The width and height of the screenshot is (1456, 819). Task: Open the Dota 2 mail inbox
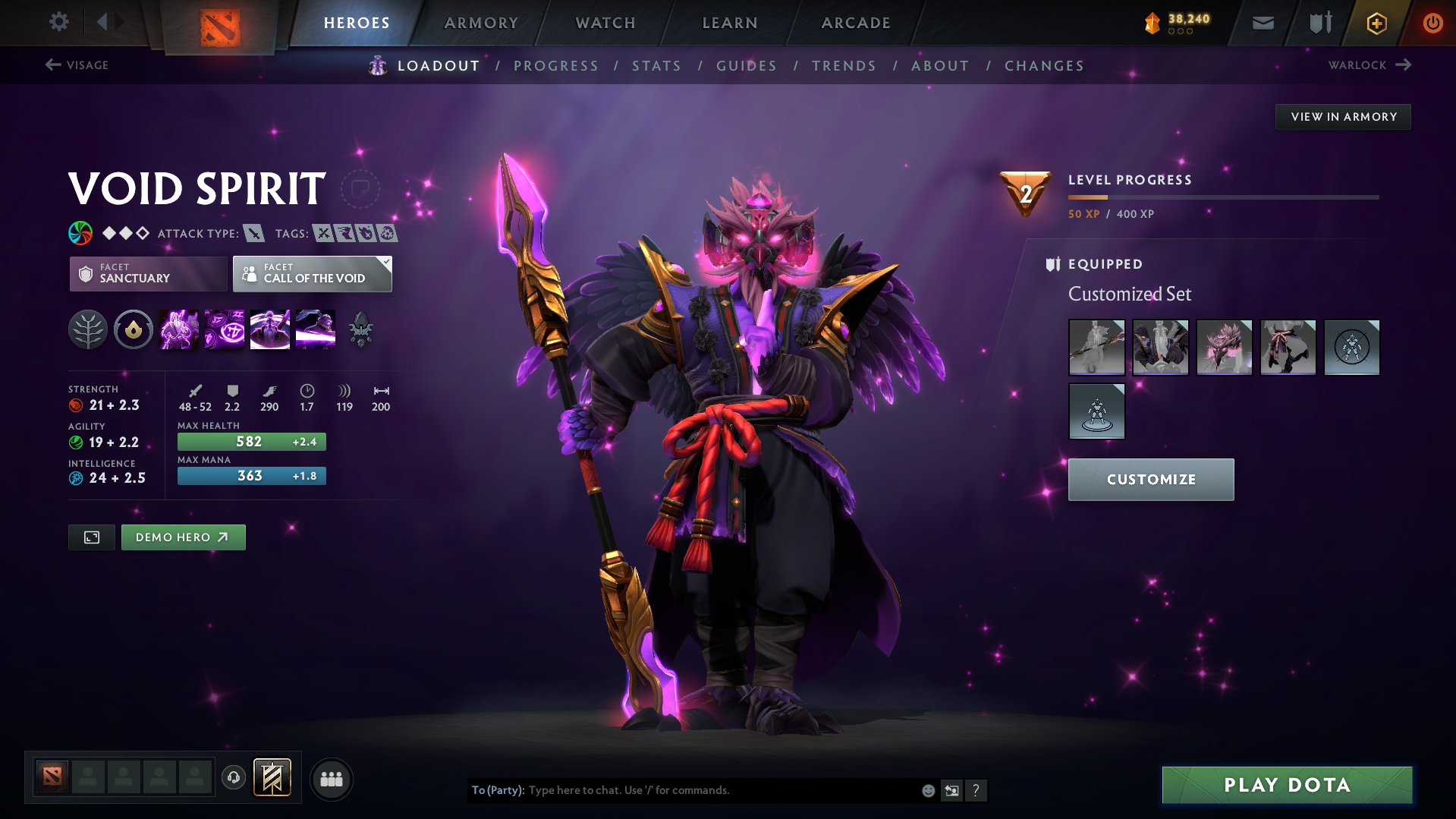click(1262, 23)
